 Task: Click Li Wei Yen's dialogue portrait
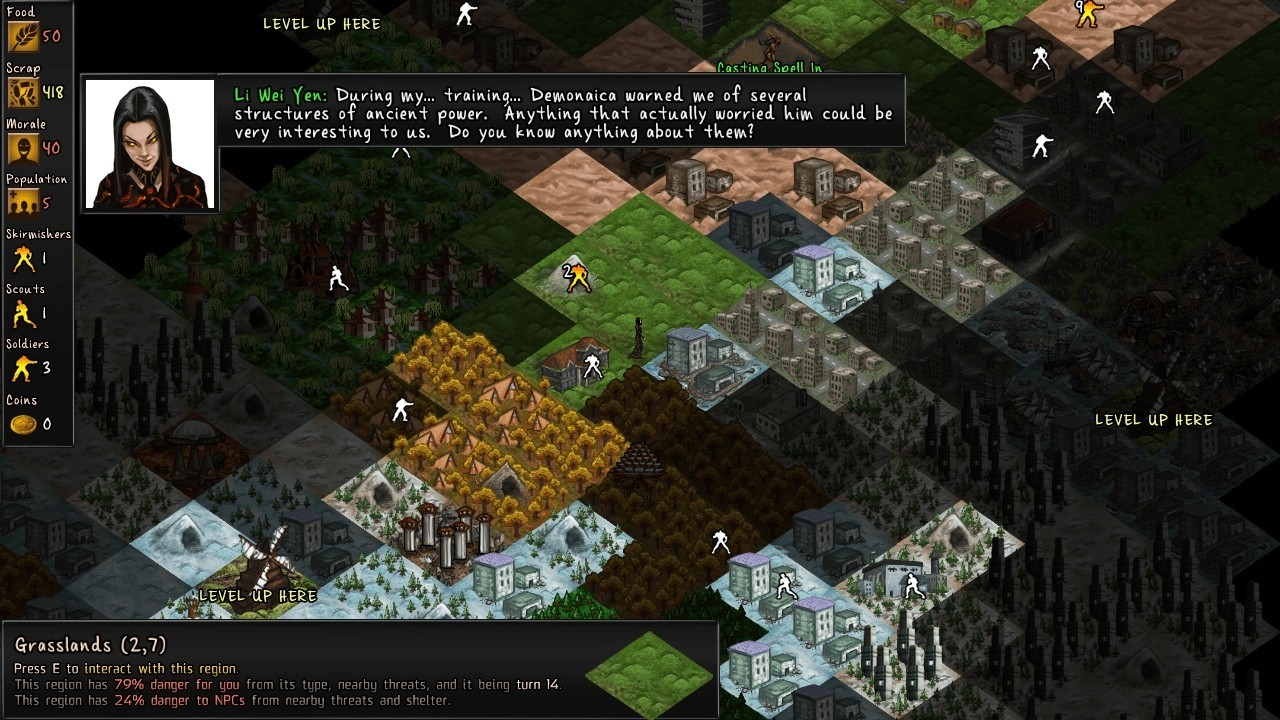click(150, 144)
